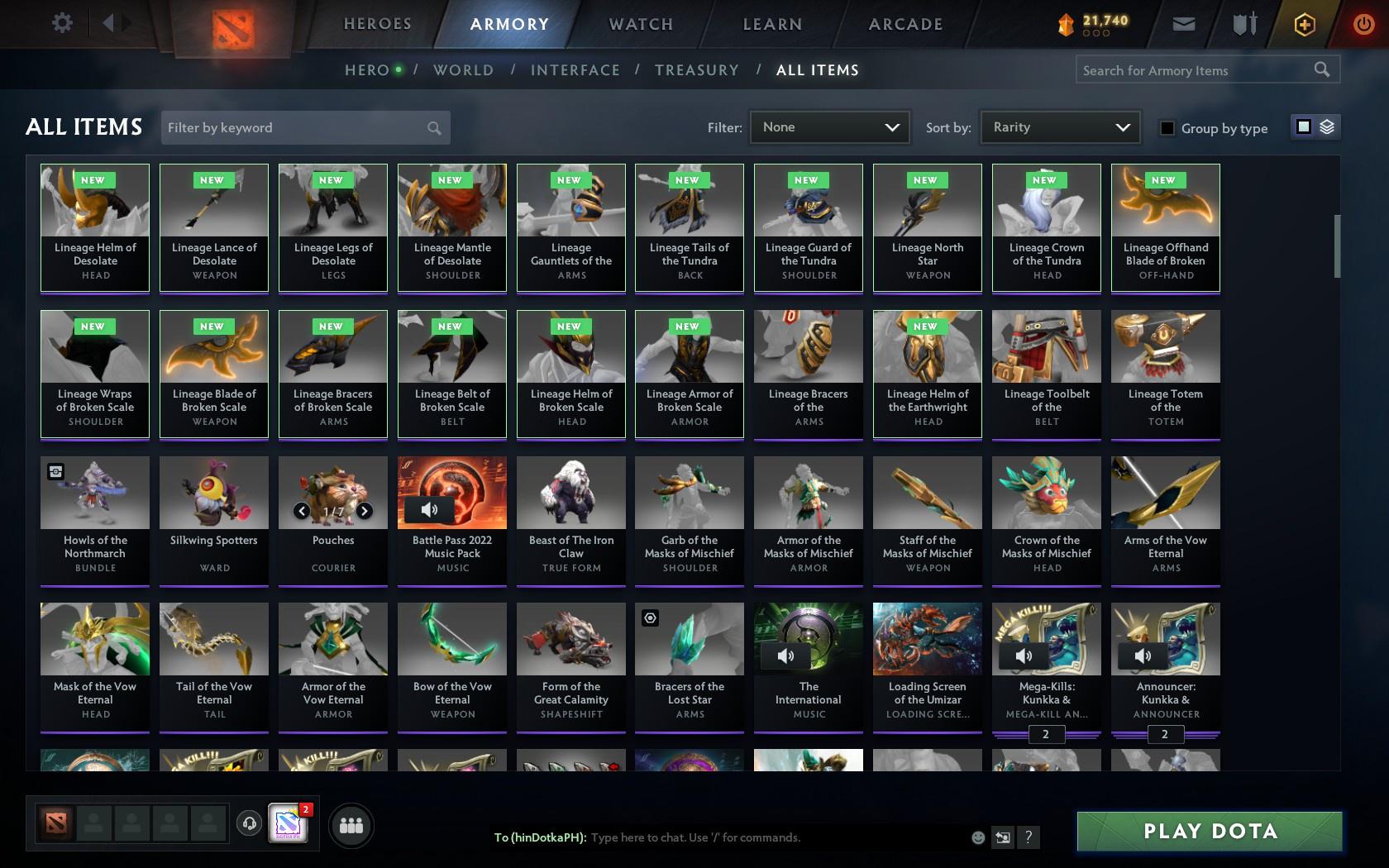This screenshot has width=1389, height=868.
Task: Unmute the Battle Pass 2022 Music Pack preview
Action: (x=429, y=511)
